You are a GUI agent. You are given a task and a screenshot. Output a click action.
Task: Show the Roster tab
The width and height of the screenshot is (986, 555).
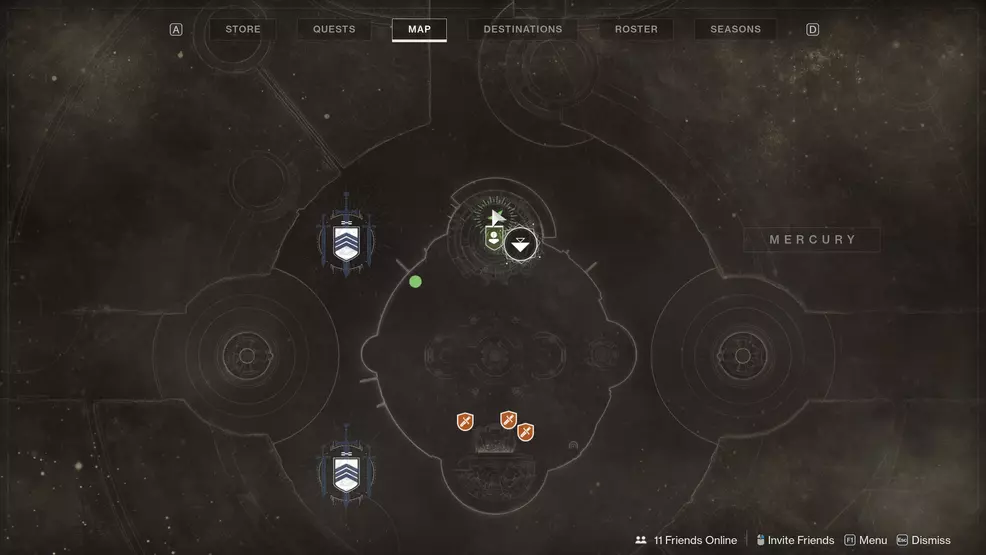pos(636,29)
